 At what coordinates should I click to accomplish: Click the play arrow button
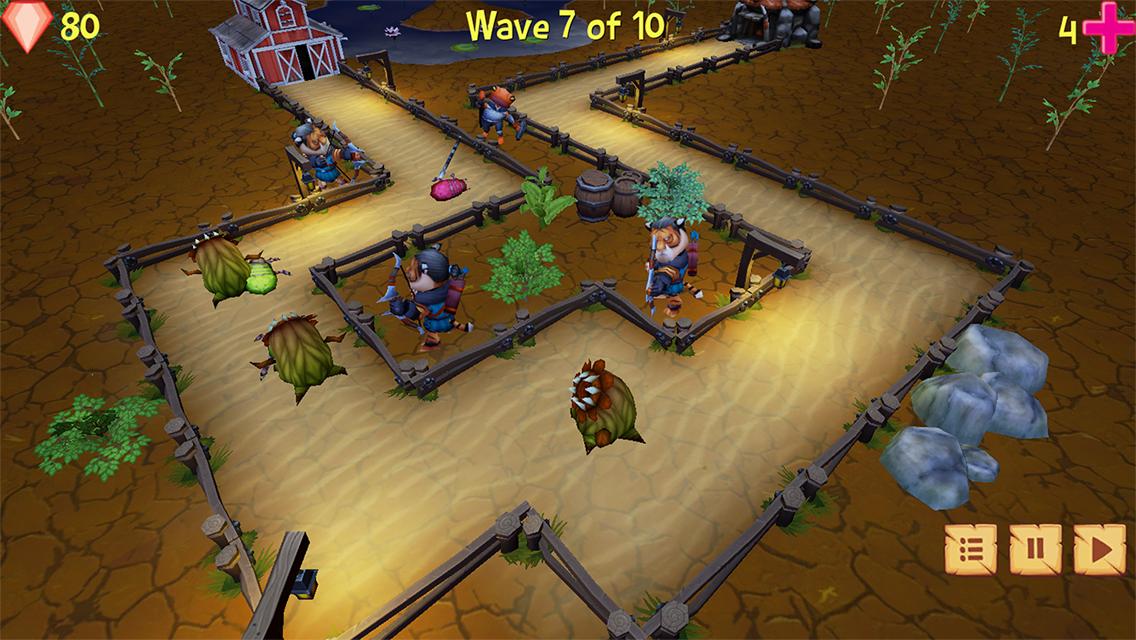click(1099, 549)
